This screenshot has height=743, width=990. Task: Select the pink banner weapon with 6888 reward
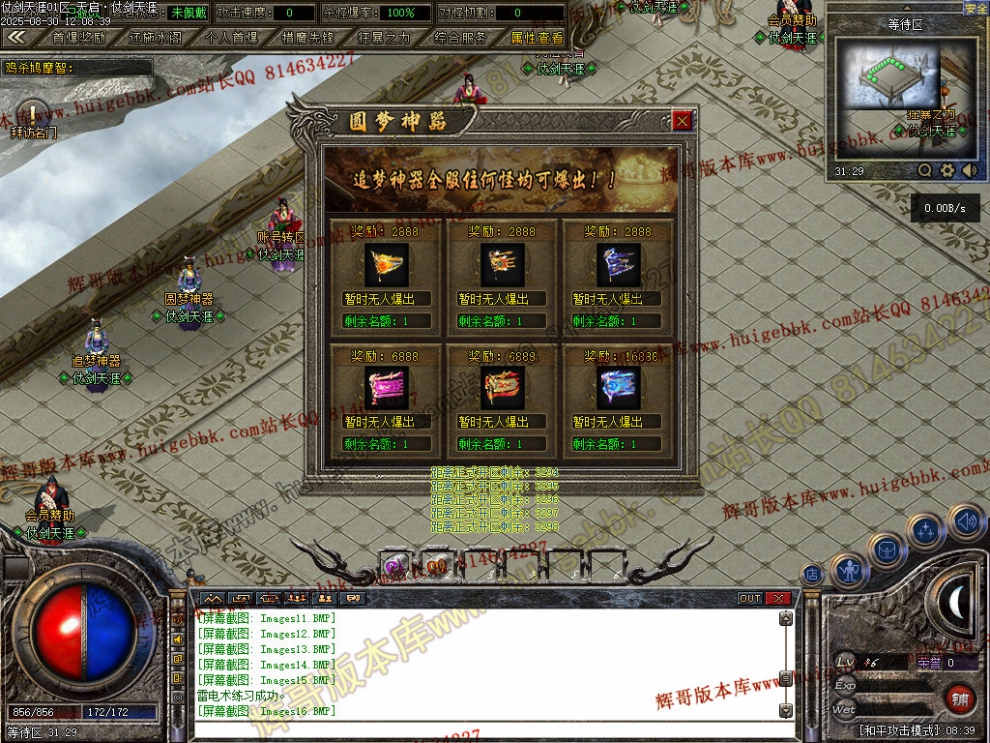point(385,389)
